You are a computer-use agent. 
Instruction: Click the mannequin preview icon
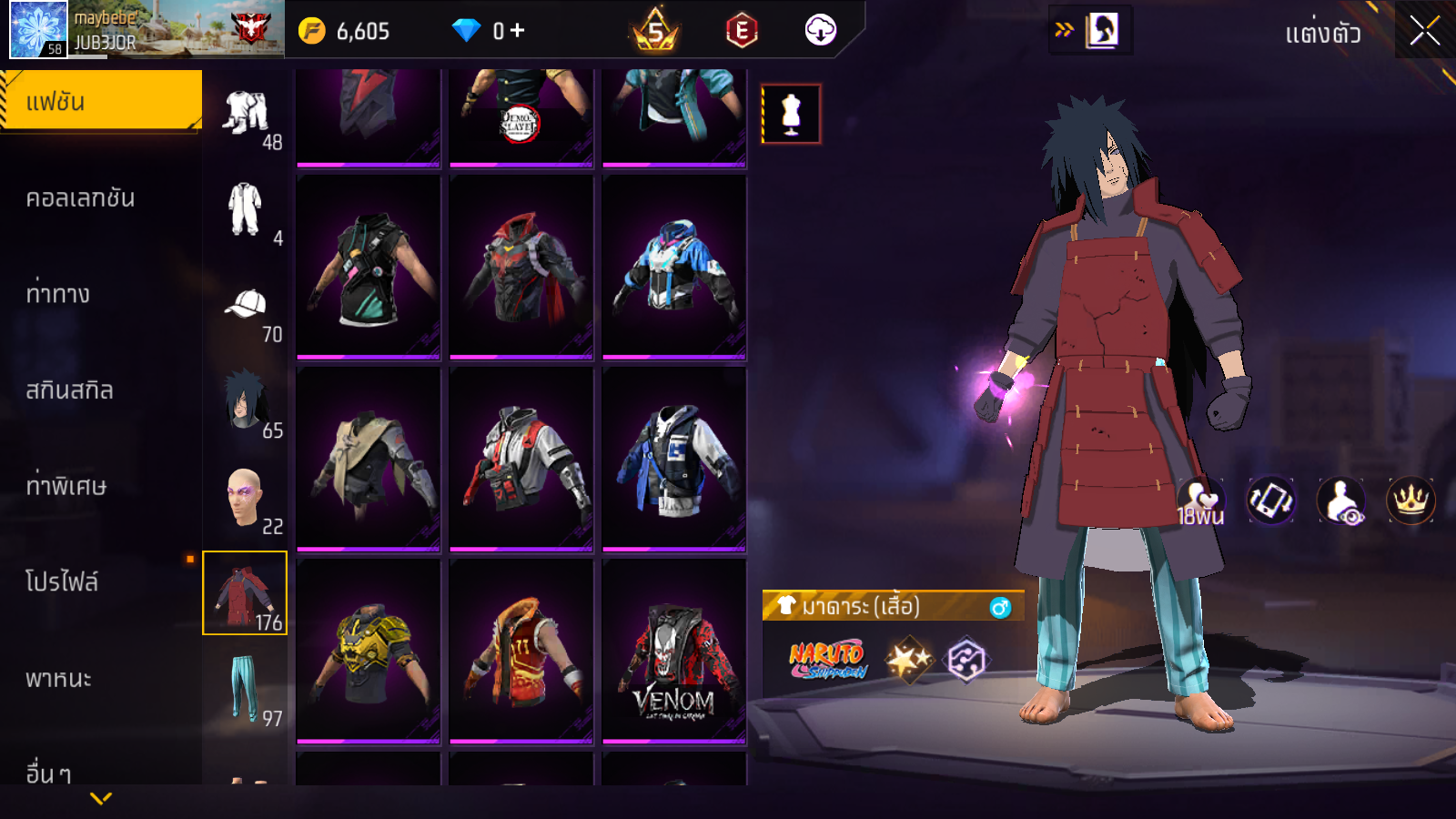[791, 115]
